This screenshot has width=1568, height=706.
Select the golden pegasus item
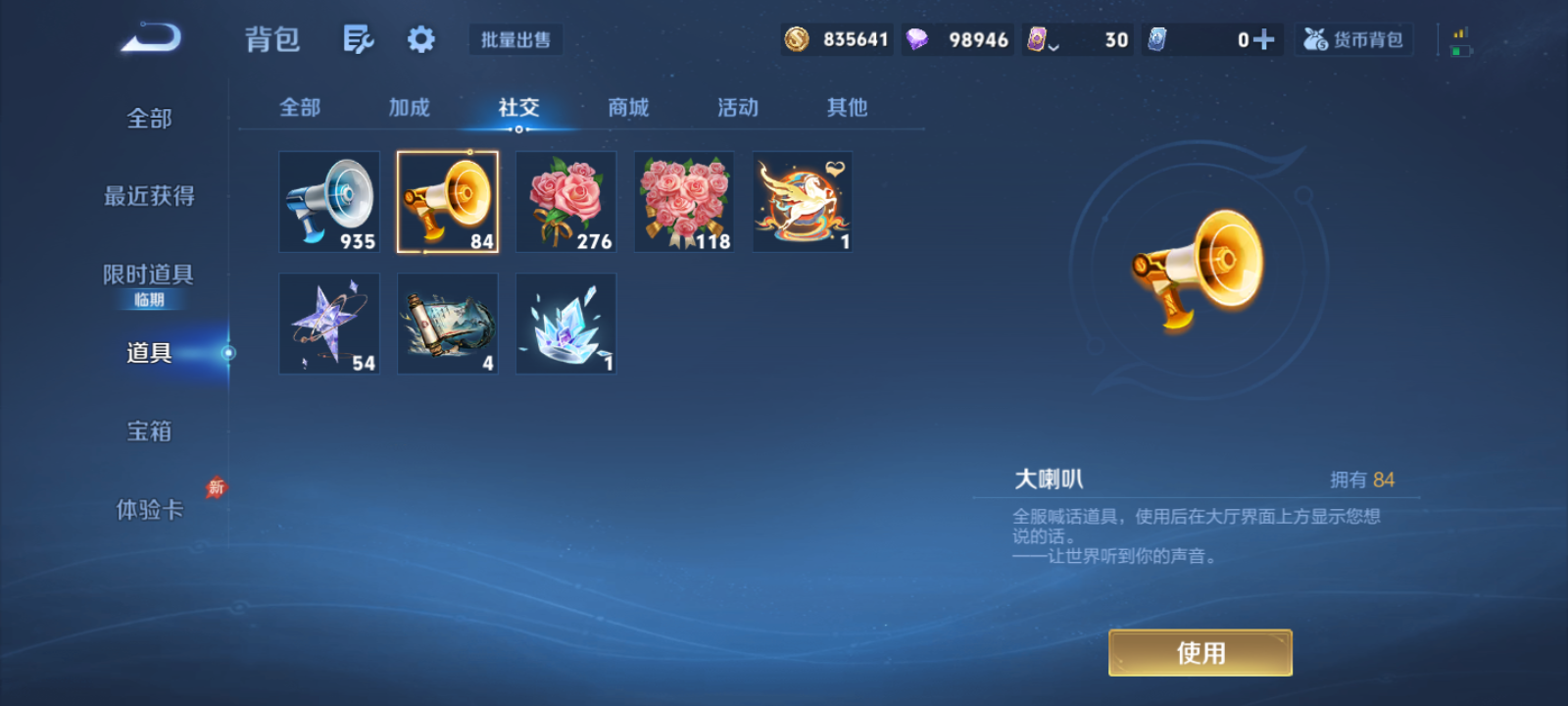click(x=802, y=201)
